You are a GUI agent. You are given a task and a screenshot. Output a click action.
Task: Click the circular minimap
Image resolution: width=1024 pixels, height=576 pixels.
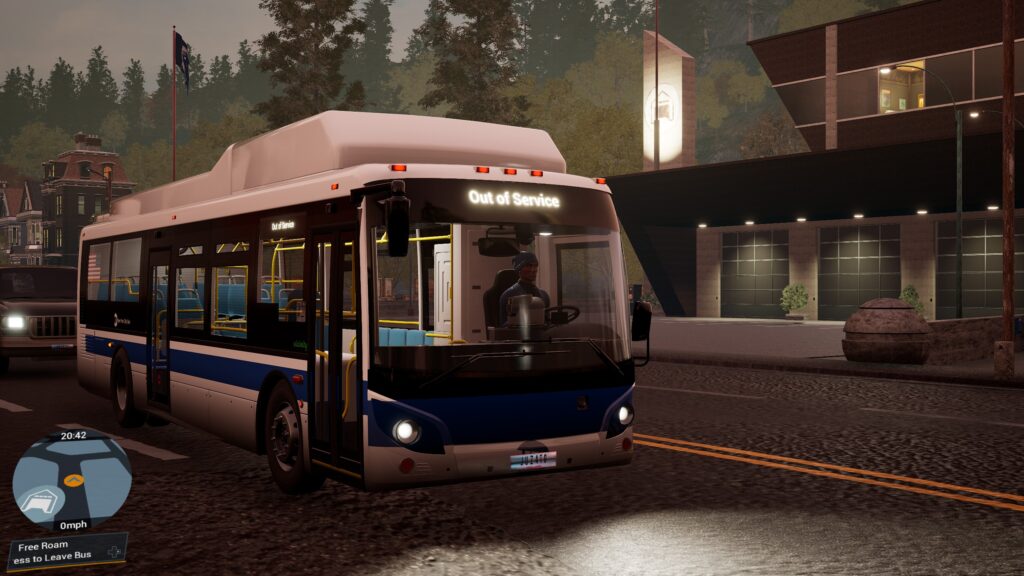point(71,479)
